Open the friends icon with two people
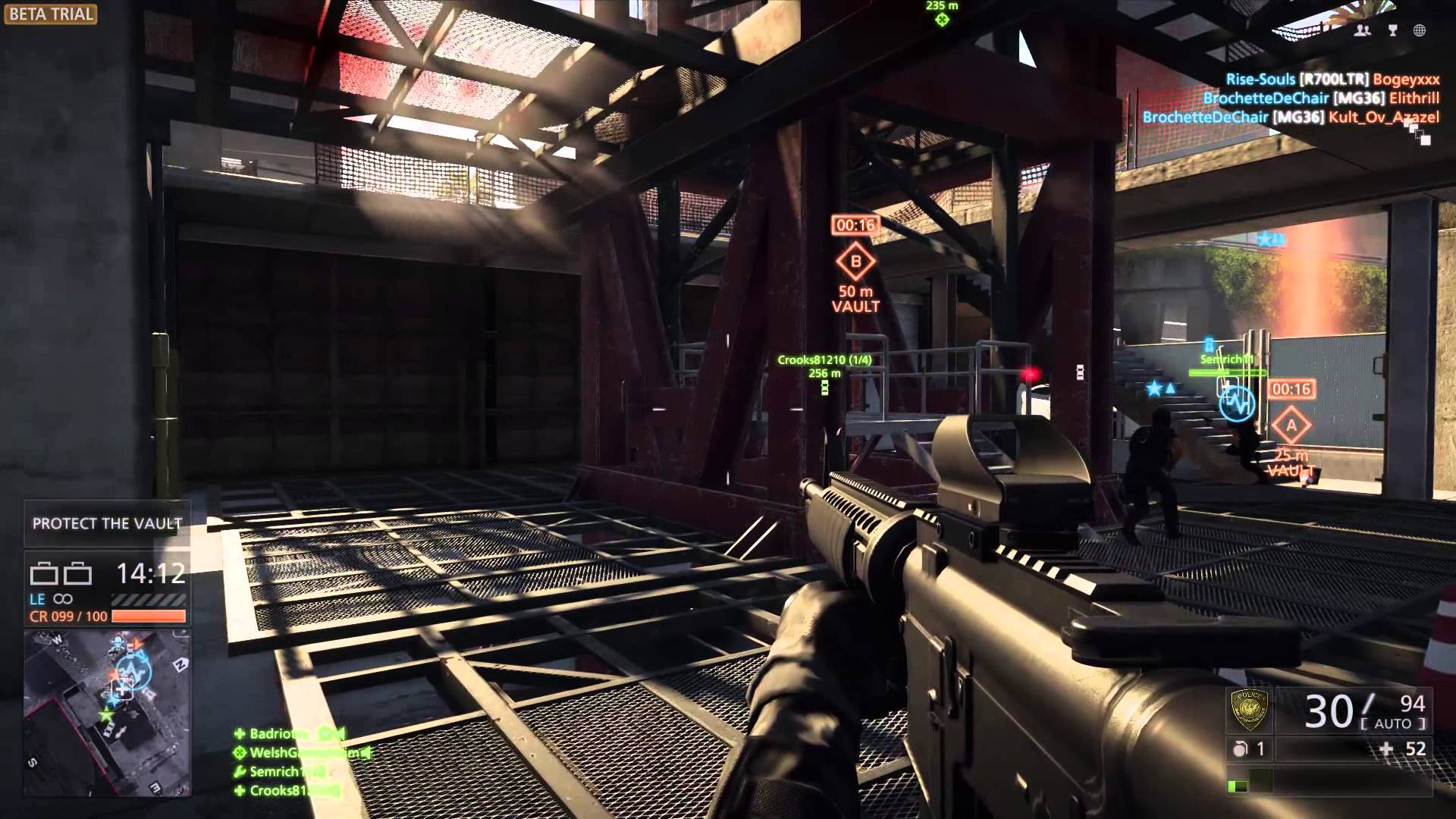1456x819 pixels. pyautogui.click(x=1363, y=30)
